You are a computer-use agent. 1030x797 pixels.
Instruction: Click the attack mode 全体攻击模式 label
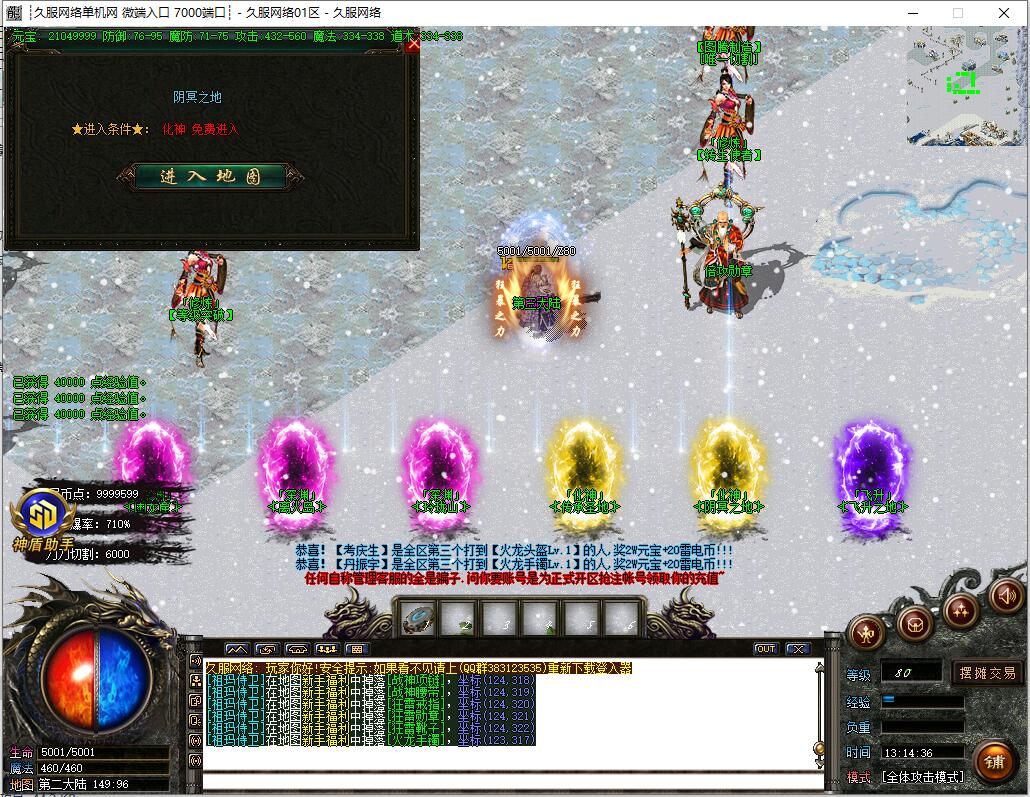[x=922, y=777]
